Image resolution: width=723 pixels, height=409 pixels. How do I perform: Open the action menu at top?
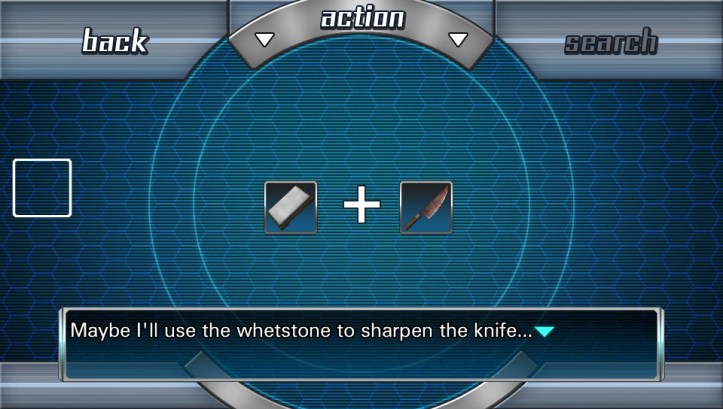362,20
